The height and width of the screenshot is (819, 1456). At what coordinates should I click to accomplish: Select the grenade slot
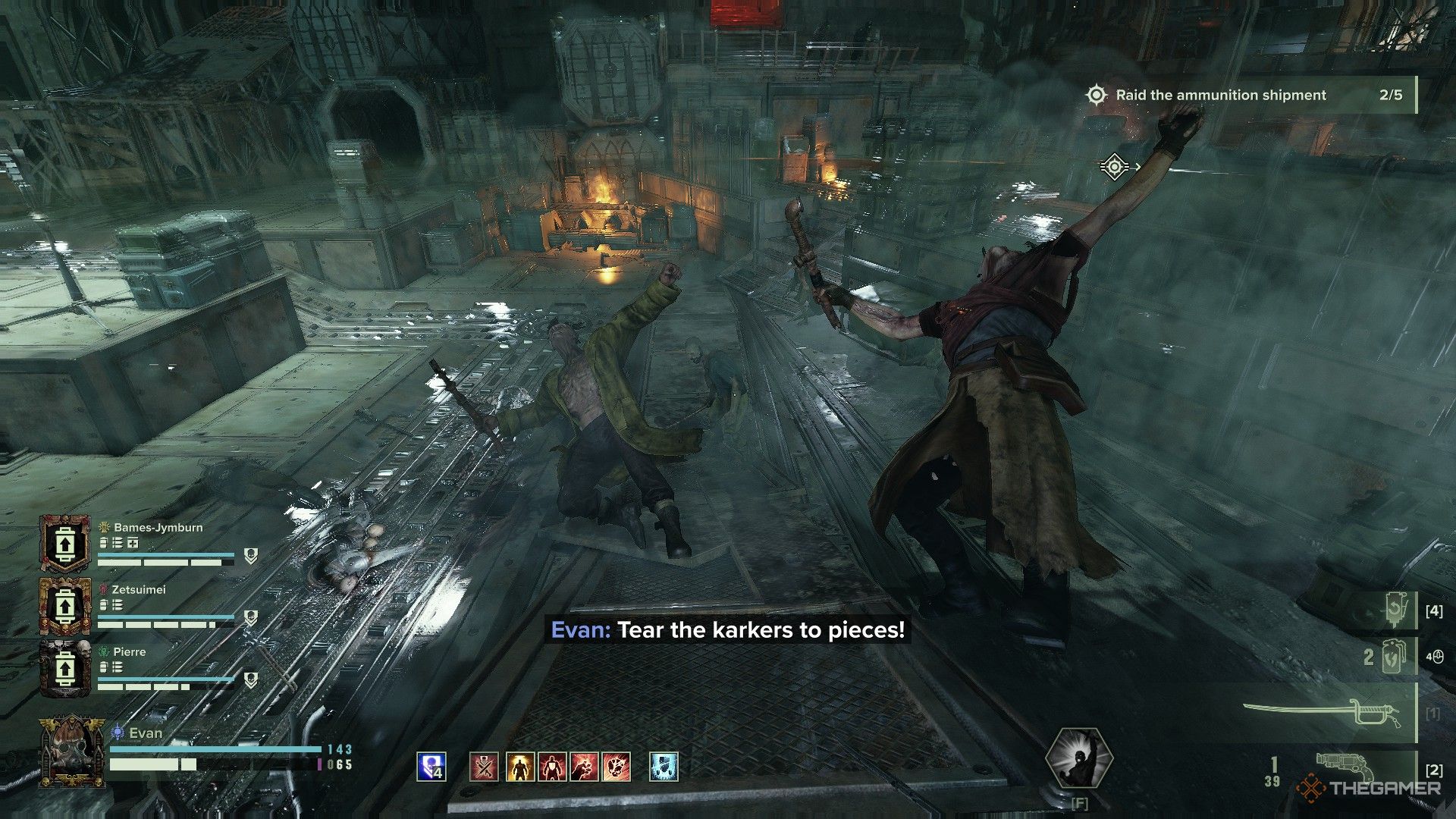tap(1394, 657)
